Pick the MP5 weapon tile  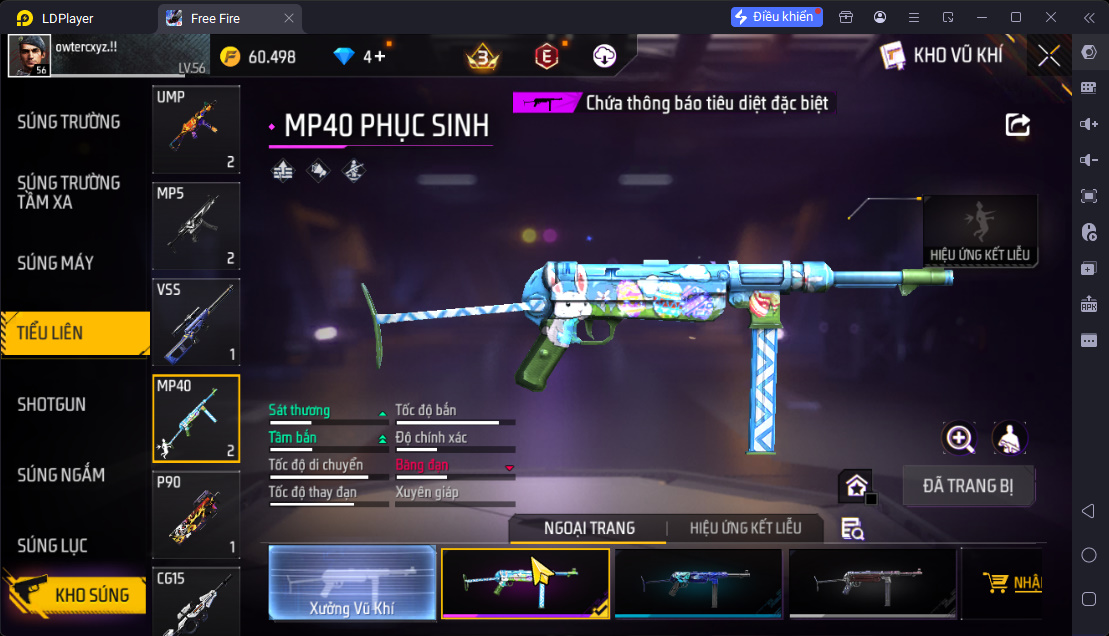point(196,226)
